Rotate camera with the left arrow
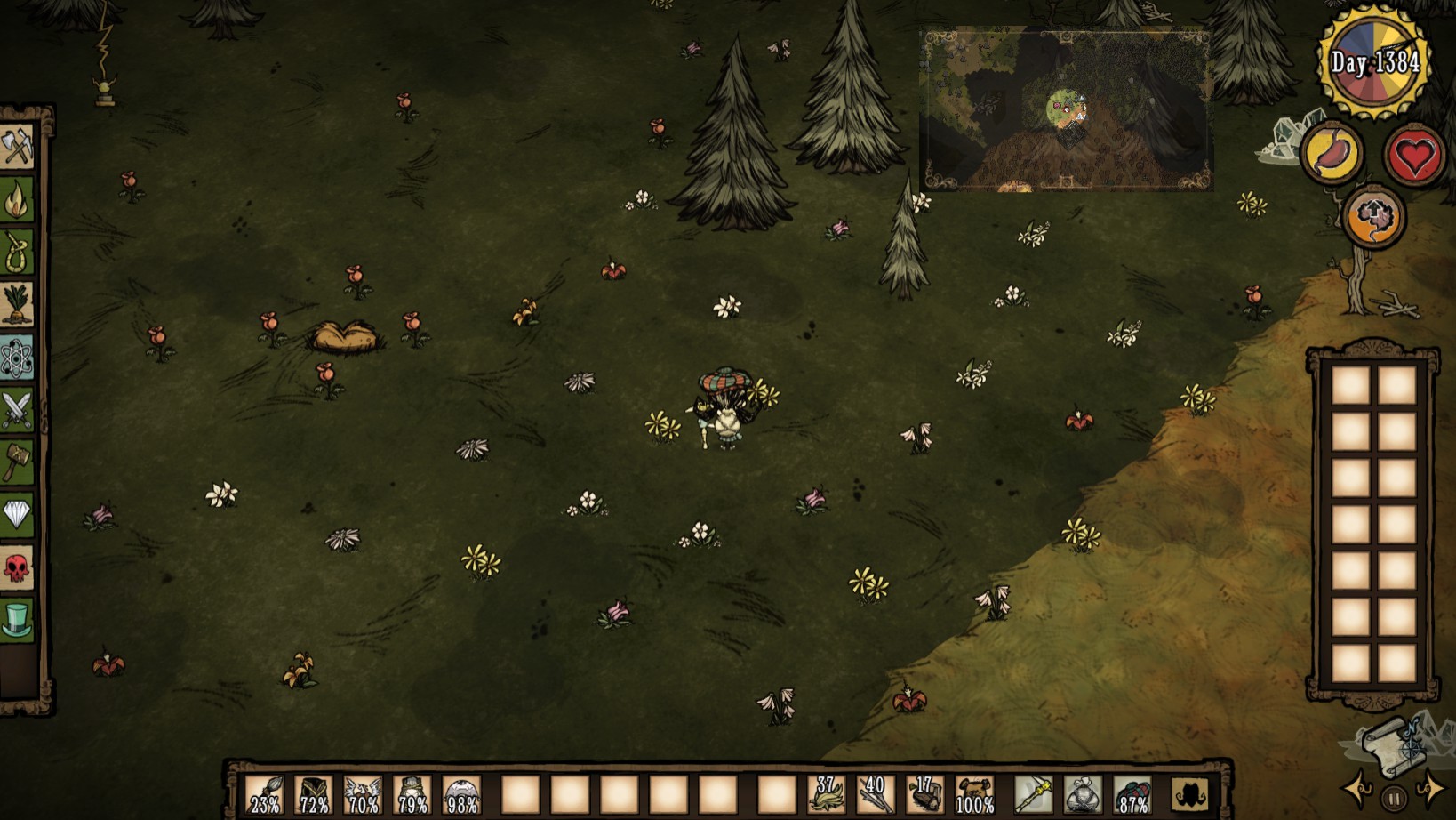Viewport: 1456px width, 820px height. [x=1358, y=789]
